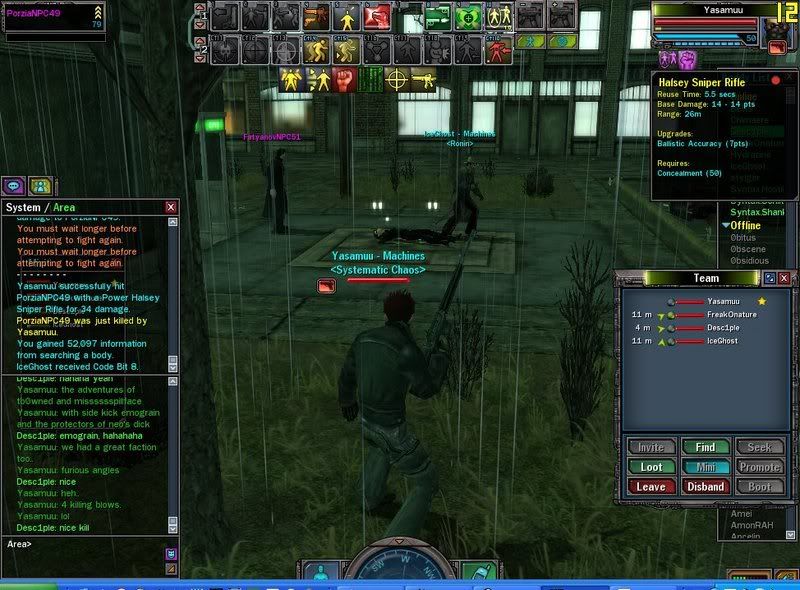Image resolution: width=800 pixels, height=590 pixels.
Task: Close the System / Area chat window
Action: (171, 207)
